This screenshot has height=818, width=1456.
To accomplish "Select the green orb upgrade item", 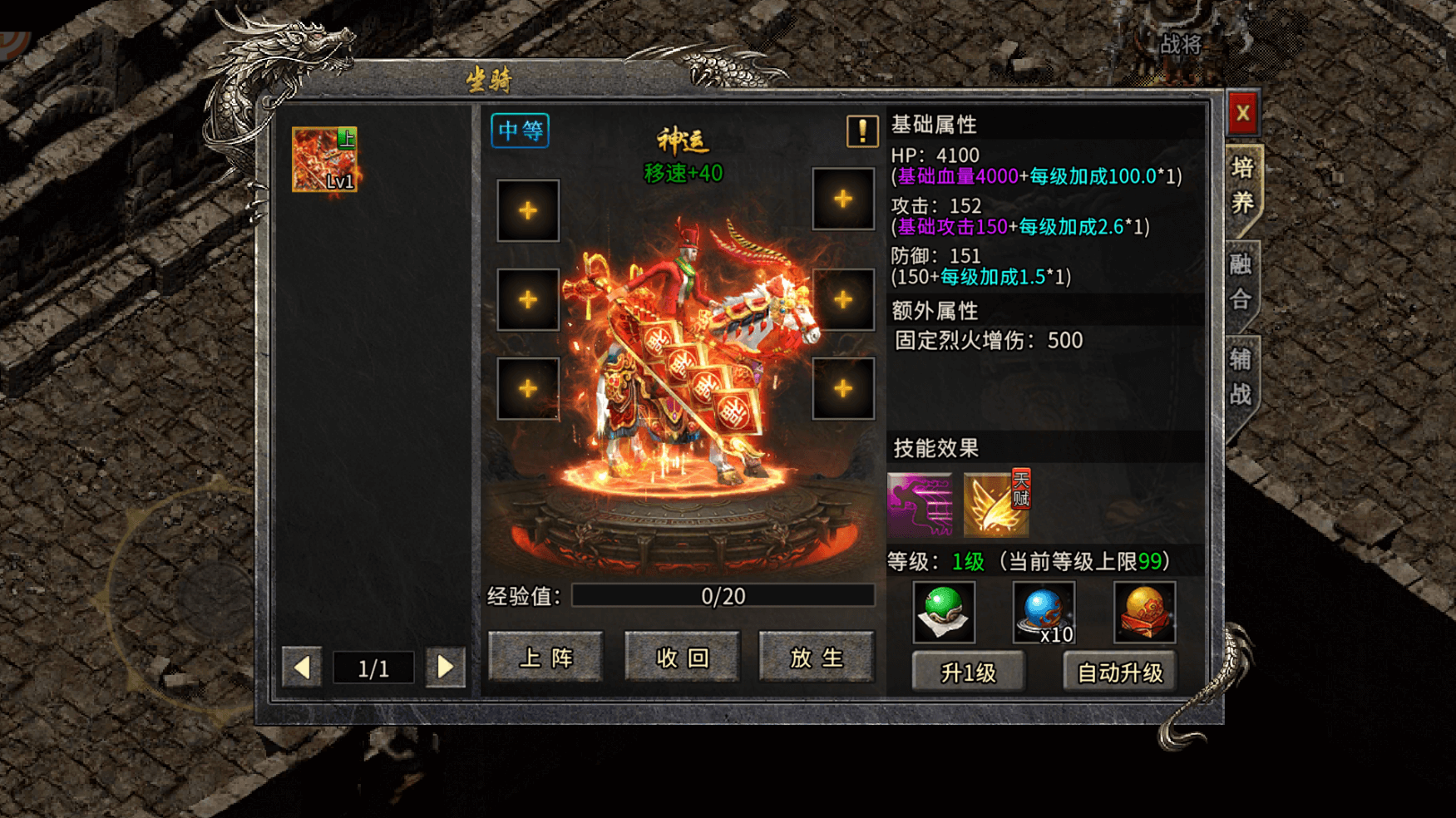I will [944, 613].
